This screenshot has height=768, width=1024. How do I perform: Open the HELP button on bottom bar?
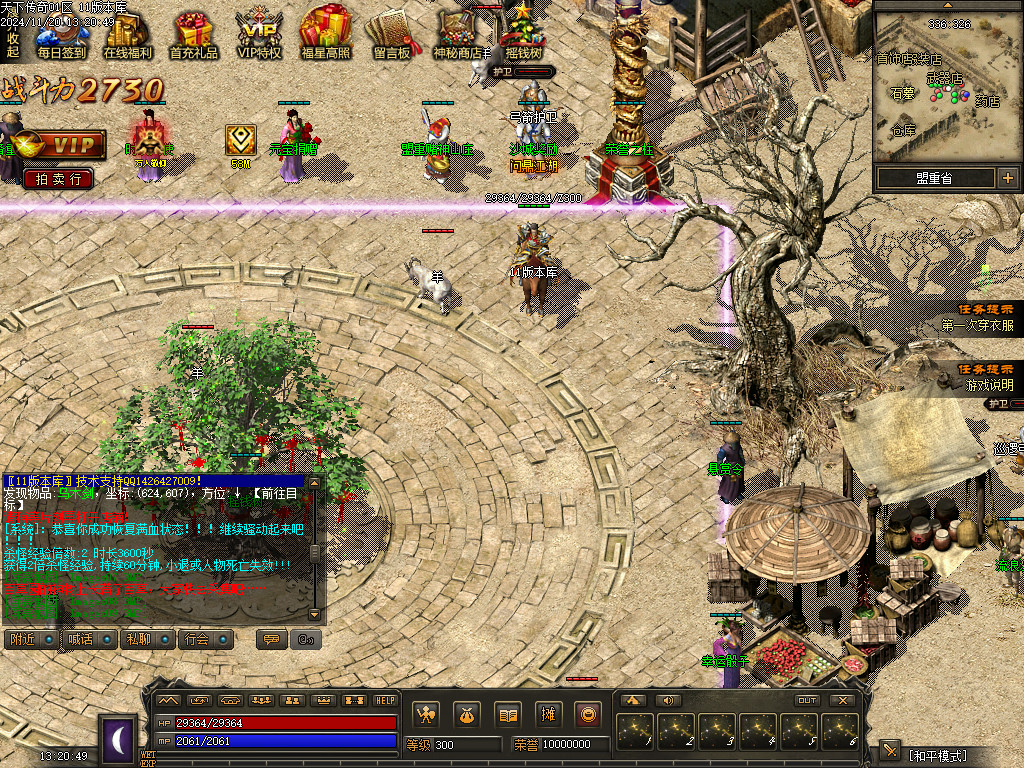click(x=385, y=700)
